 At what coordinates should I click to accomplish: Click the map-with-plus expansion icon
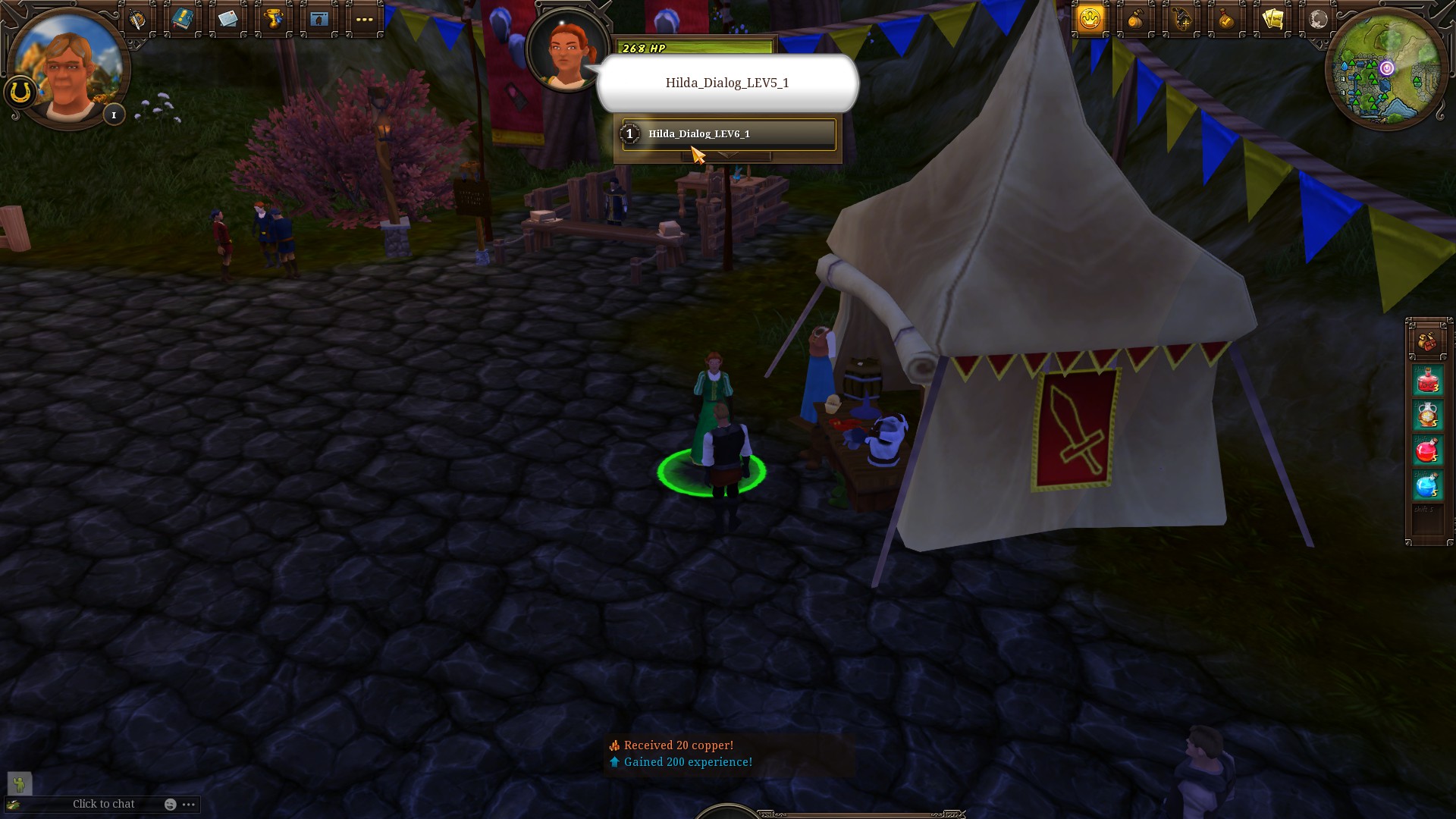tap(1181, 20)
